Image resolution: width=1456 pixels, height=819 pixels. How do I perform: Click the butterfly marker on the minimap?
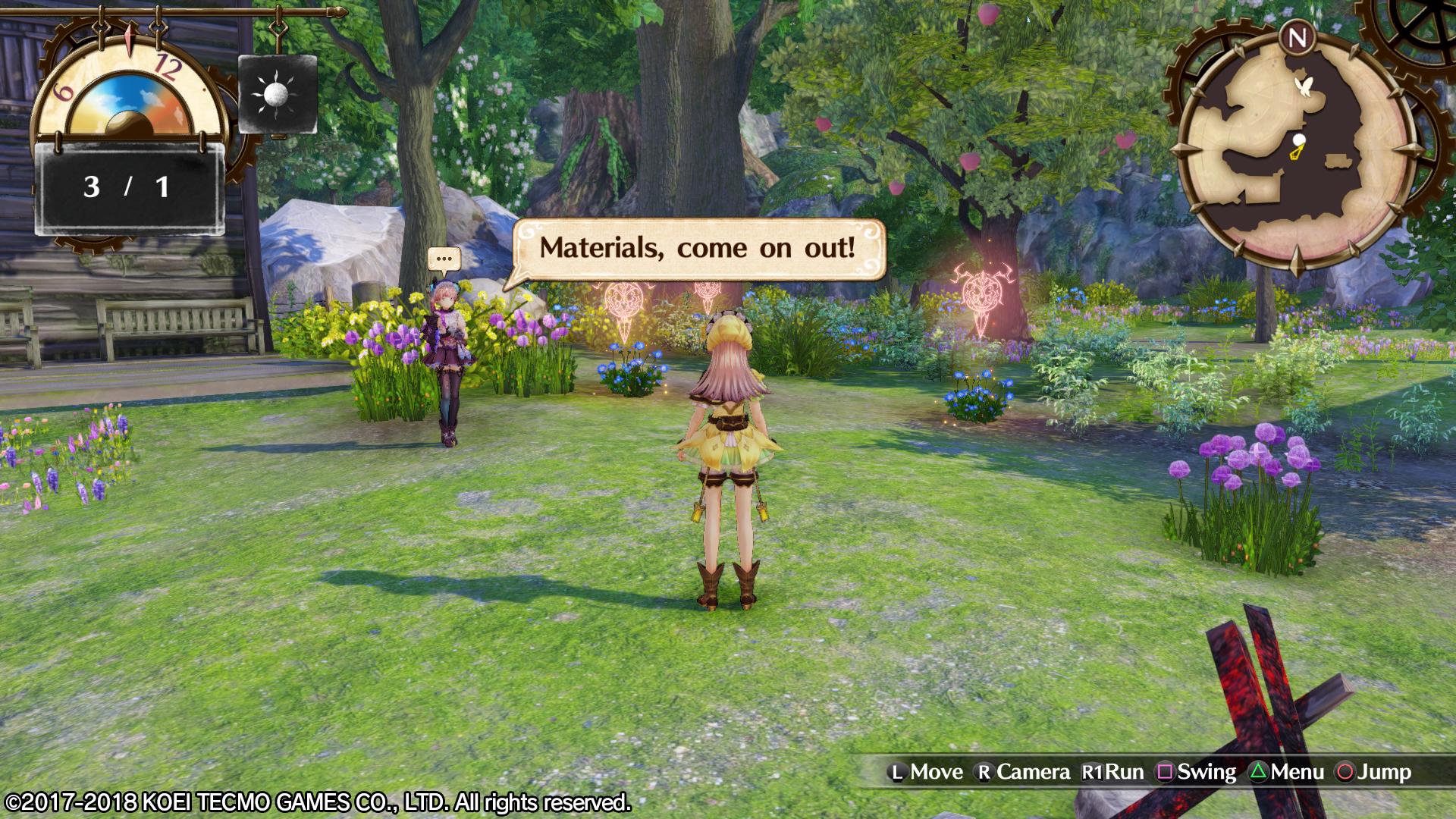coord(1304,86)
